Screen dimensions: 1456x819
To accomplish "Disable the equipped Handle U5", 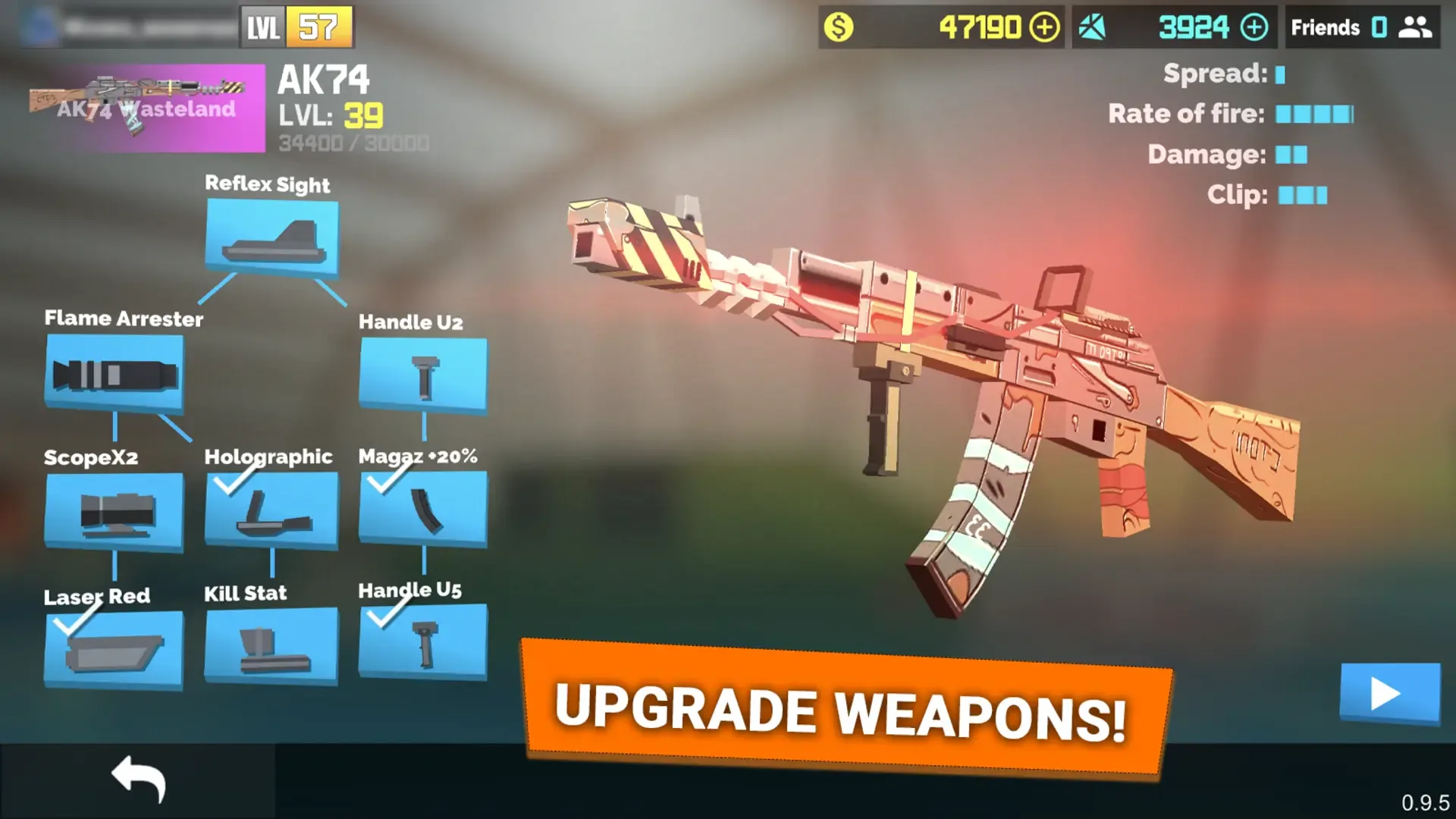I will [x=423, y=648].
